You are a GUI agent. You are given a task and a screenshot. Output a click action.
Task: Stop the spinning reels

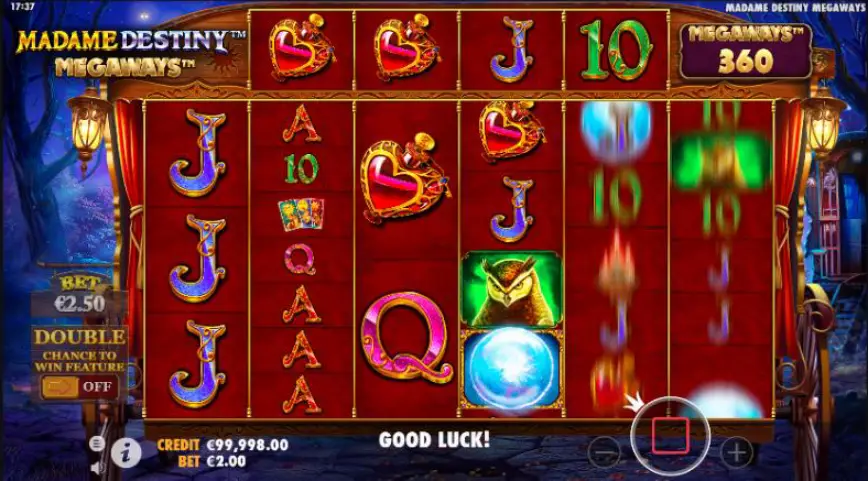pyautogui.click(x=670, y=435)
